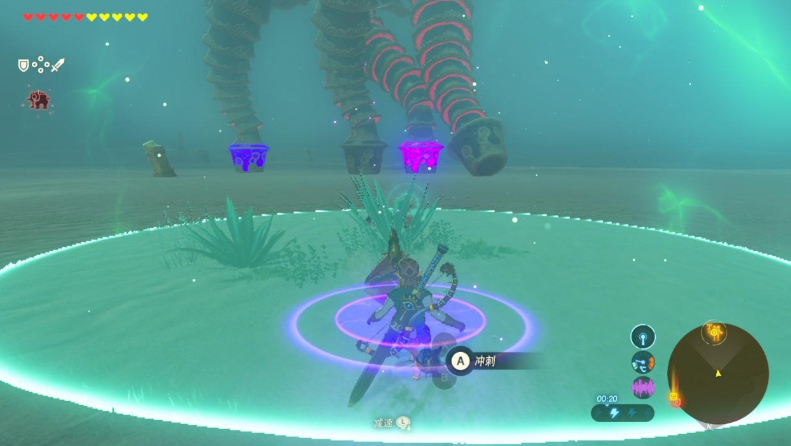
Task: Click the Sheikah Sensor icon
Action: click(x=642, y=336)
